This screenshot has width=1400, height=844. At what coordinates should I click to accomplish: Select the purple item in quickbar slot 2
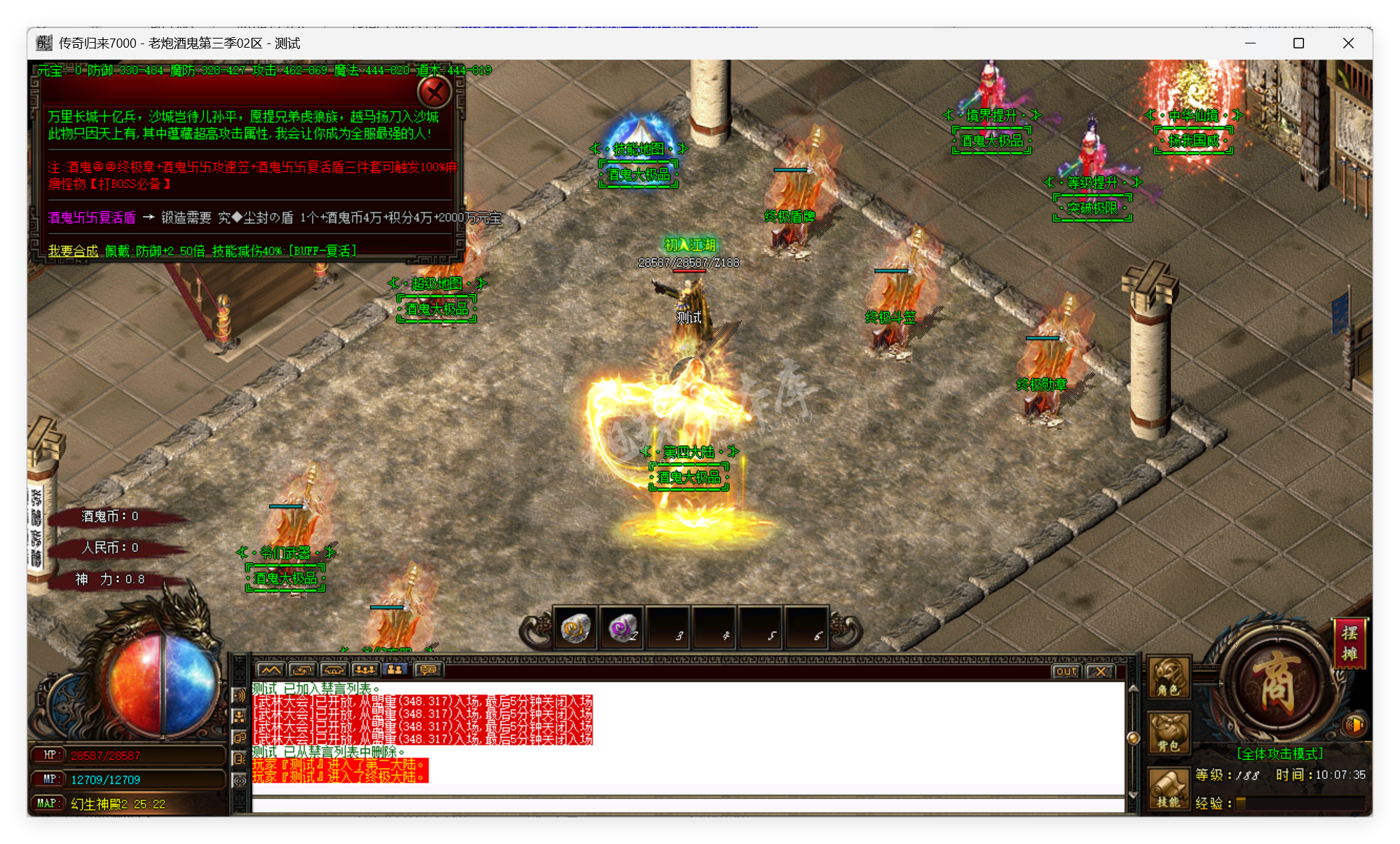[x=623, y=629]
